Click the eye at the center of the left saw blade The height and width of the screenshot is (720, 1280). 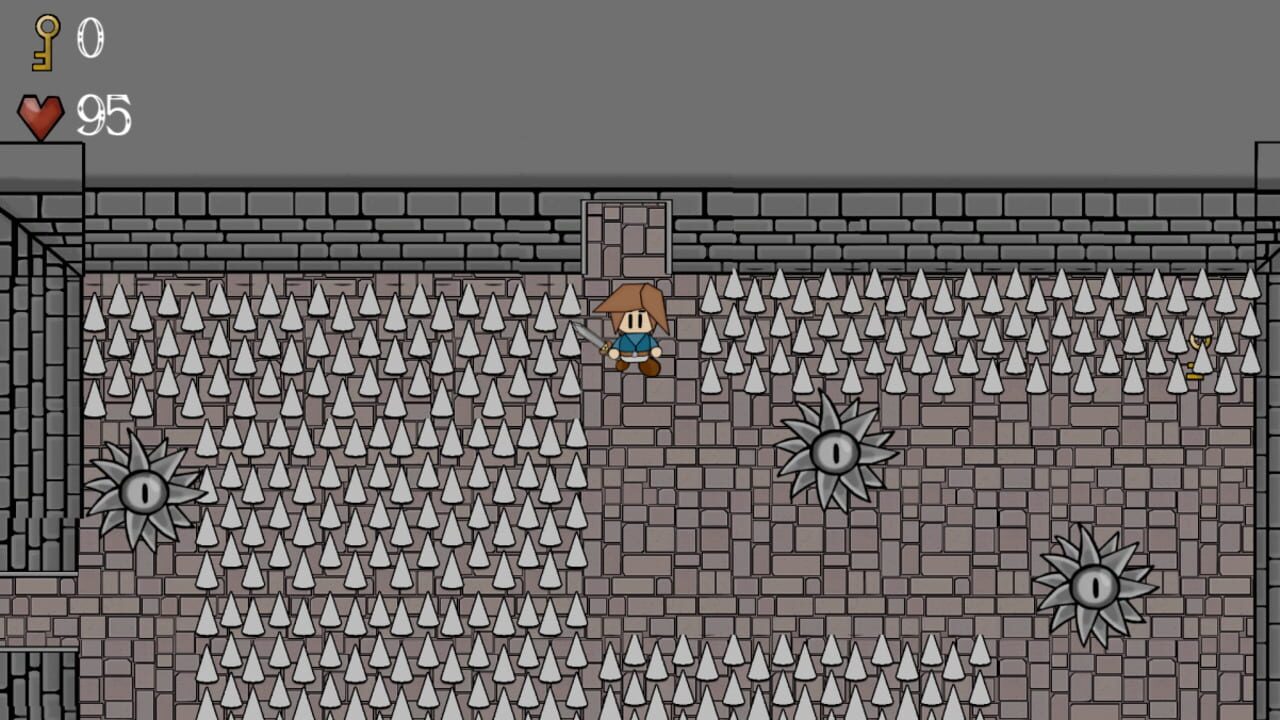[x=145, y=492]
